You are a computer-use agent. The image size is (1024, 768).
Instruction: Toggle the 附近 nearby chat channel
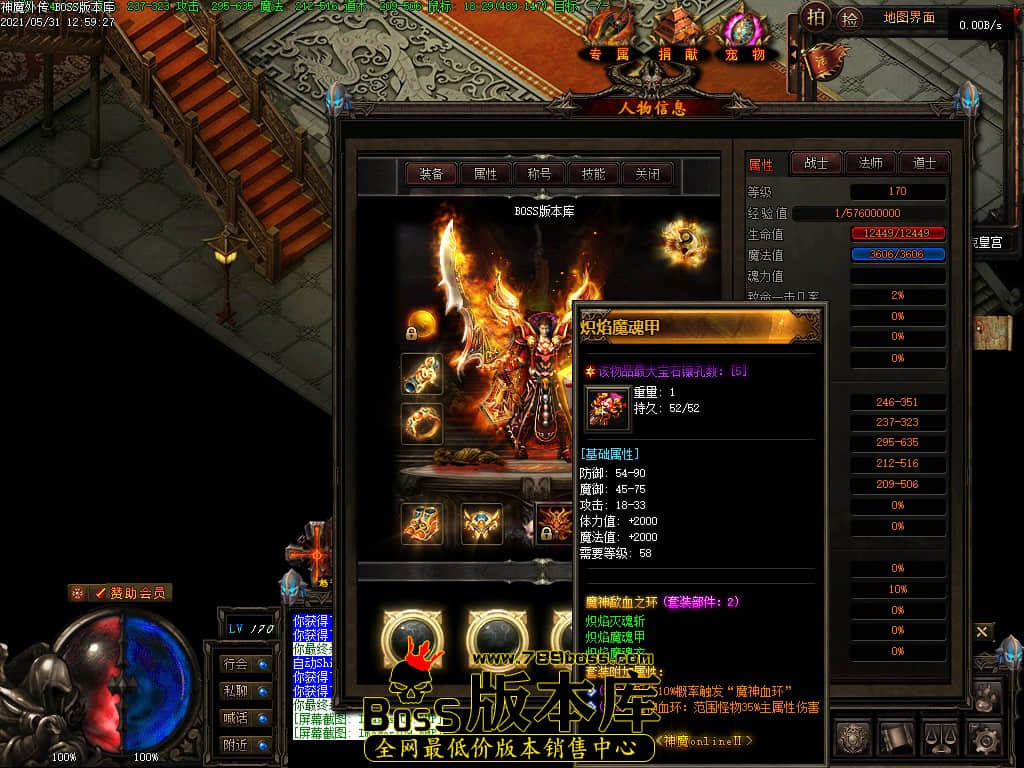(x=246, y=744)
